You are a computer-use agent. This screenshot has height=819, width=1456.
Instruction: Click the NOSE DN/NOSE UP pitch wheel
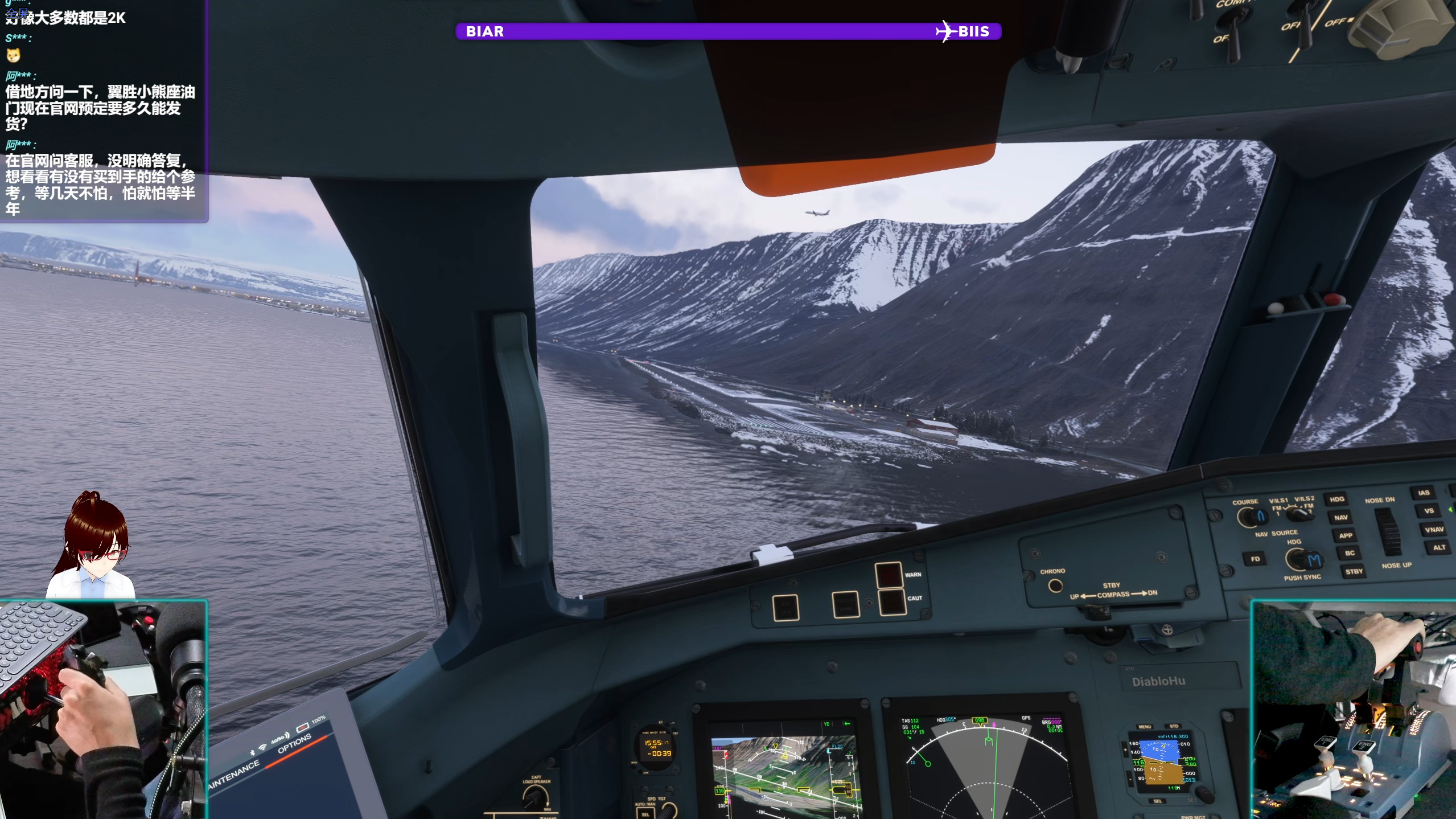tap(1388, 531)
